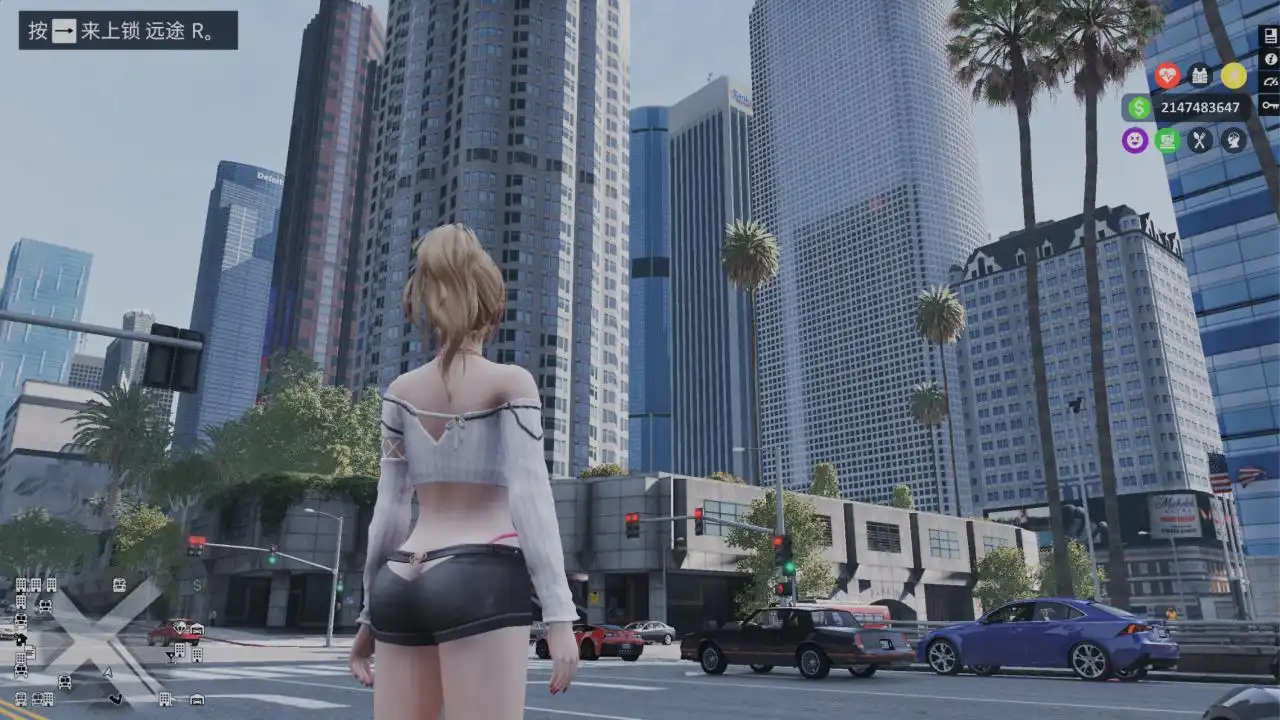This screenshot has height=720, width=1280.
Task: Click the green computer status icon
Action: pos(1168,140)
